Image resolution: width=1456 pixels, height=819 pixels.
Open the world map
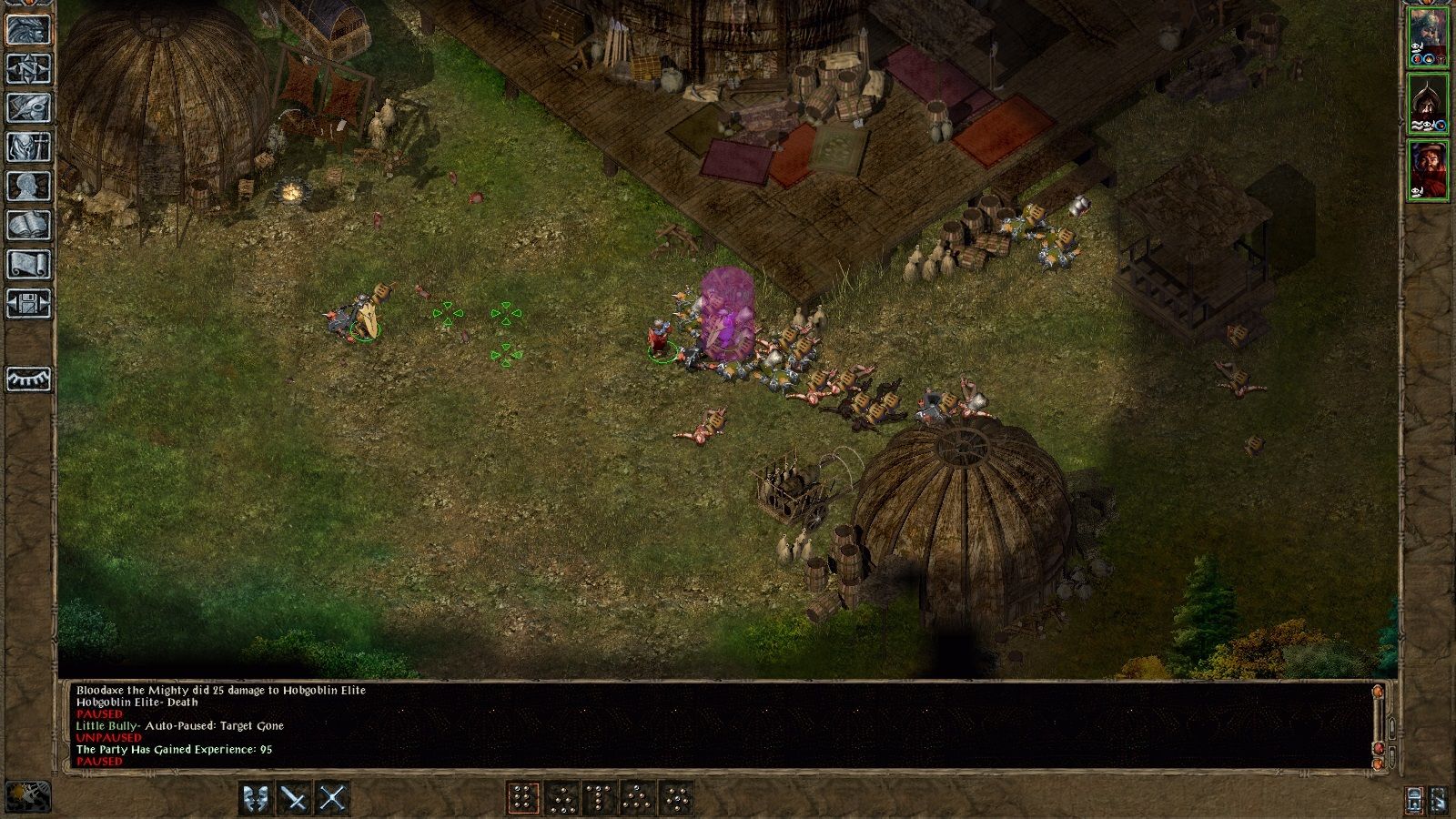(27, 68)
